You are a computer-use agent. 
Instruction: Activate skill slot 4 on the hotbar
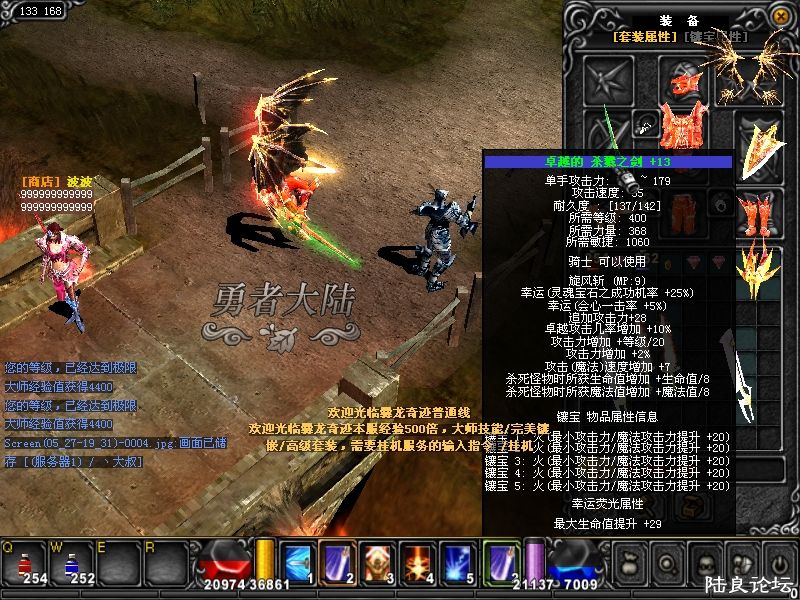coord(418,561)
